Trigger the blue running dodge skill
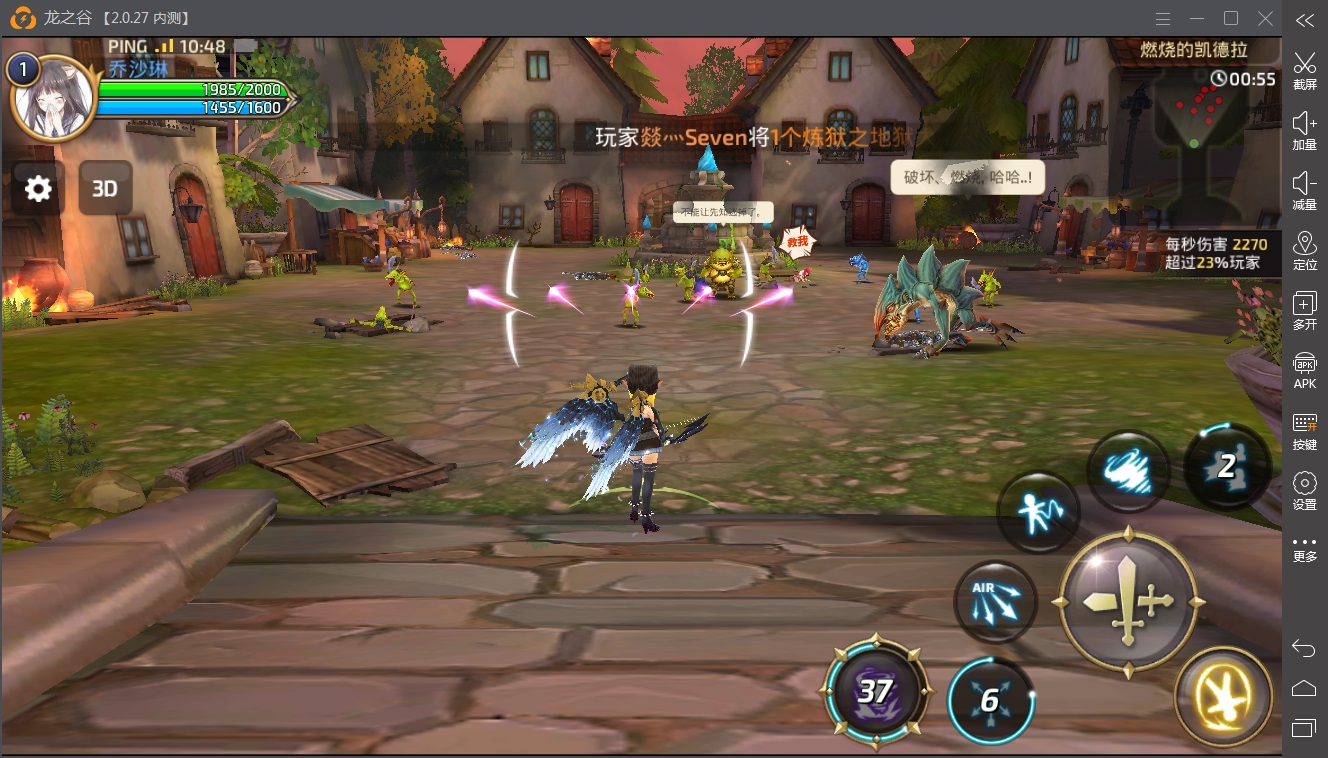This screenshot has height=758, width=1328. [1038, 513]
